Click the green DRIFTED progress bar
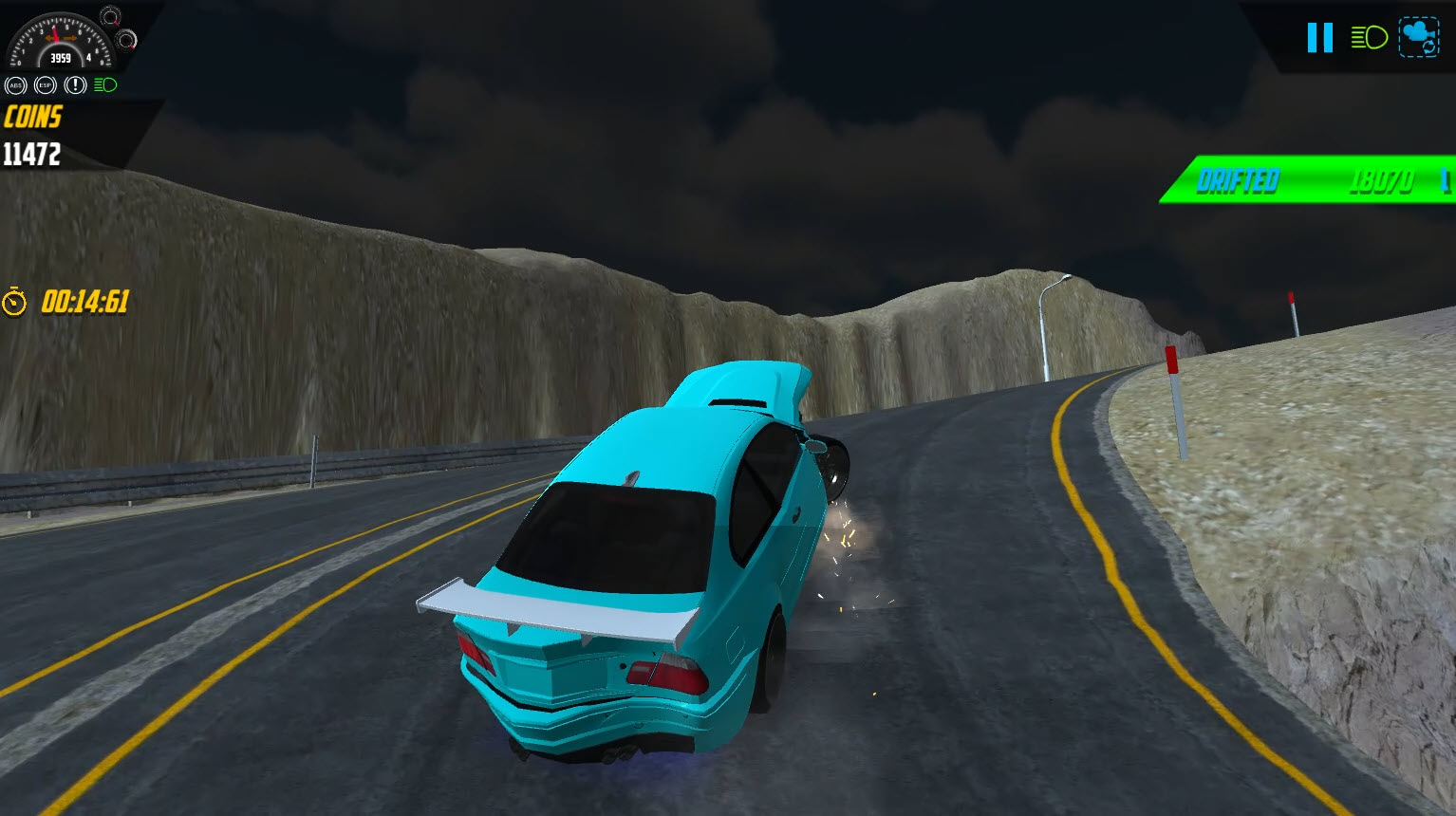Image resolution: width=1456 pixels, height=816 pixels. pos(1310,179)
